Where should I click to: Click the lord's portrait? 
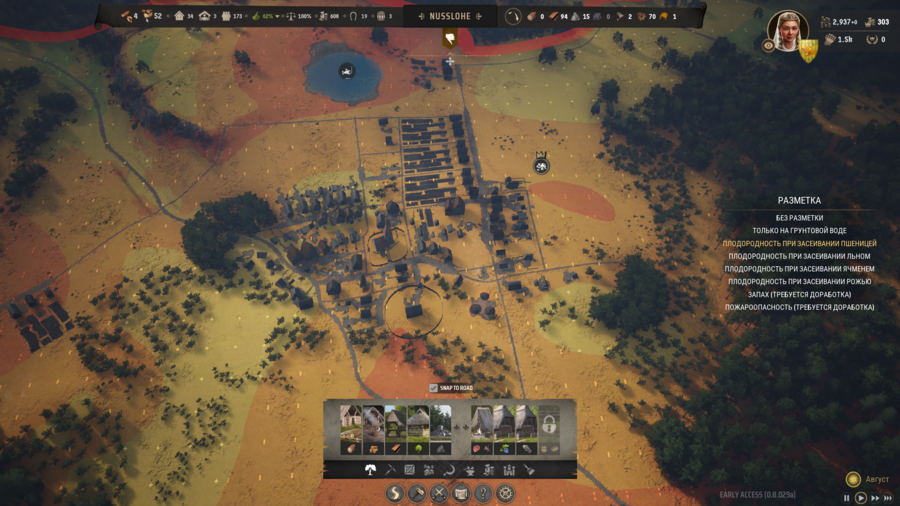tap(786, 30)
